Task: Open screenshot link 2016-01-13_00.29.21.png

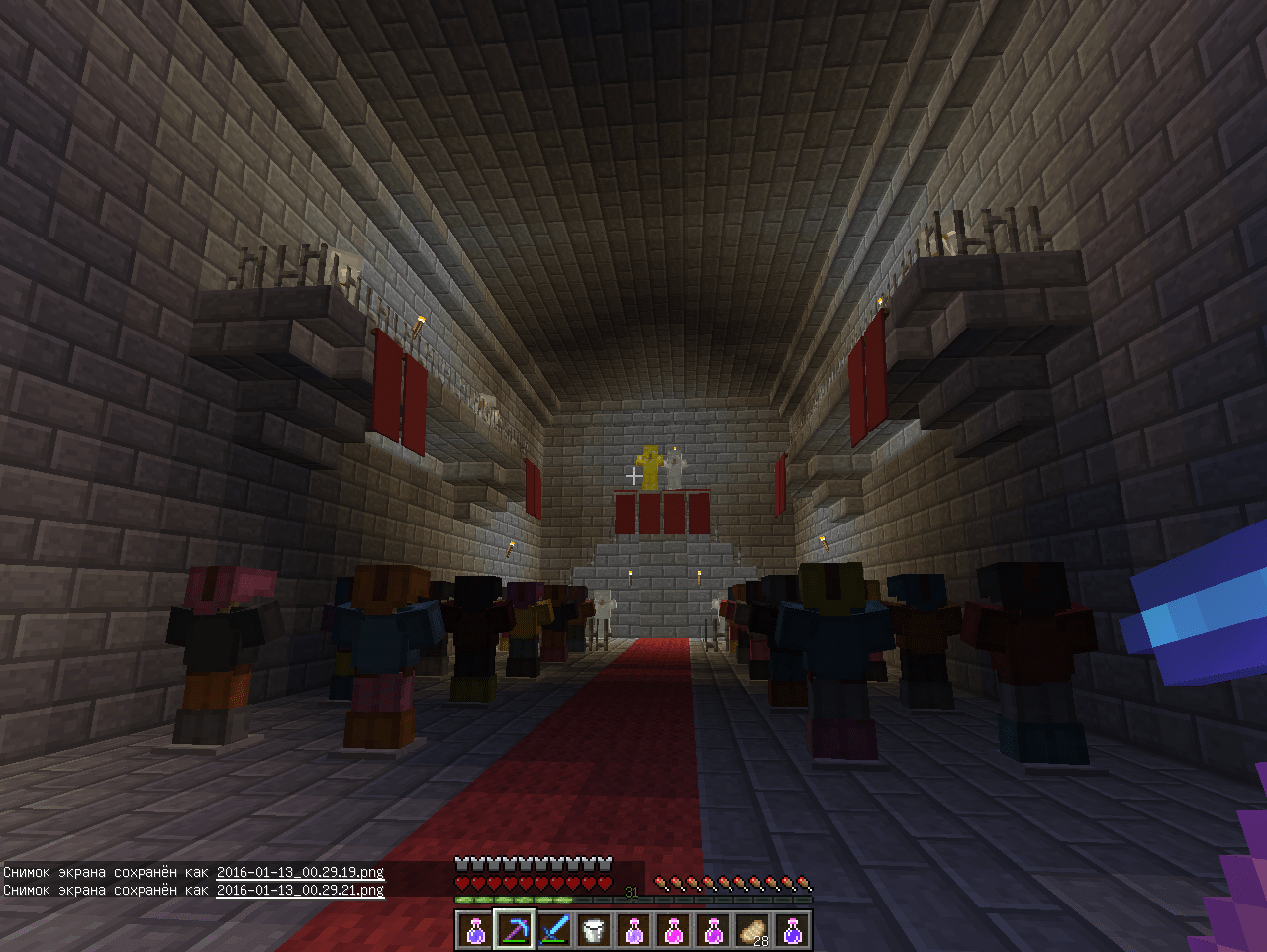Action: [300, 890]
